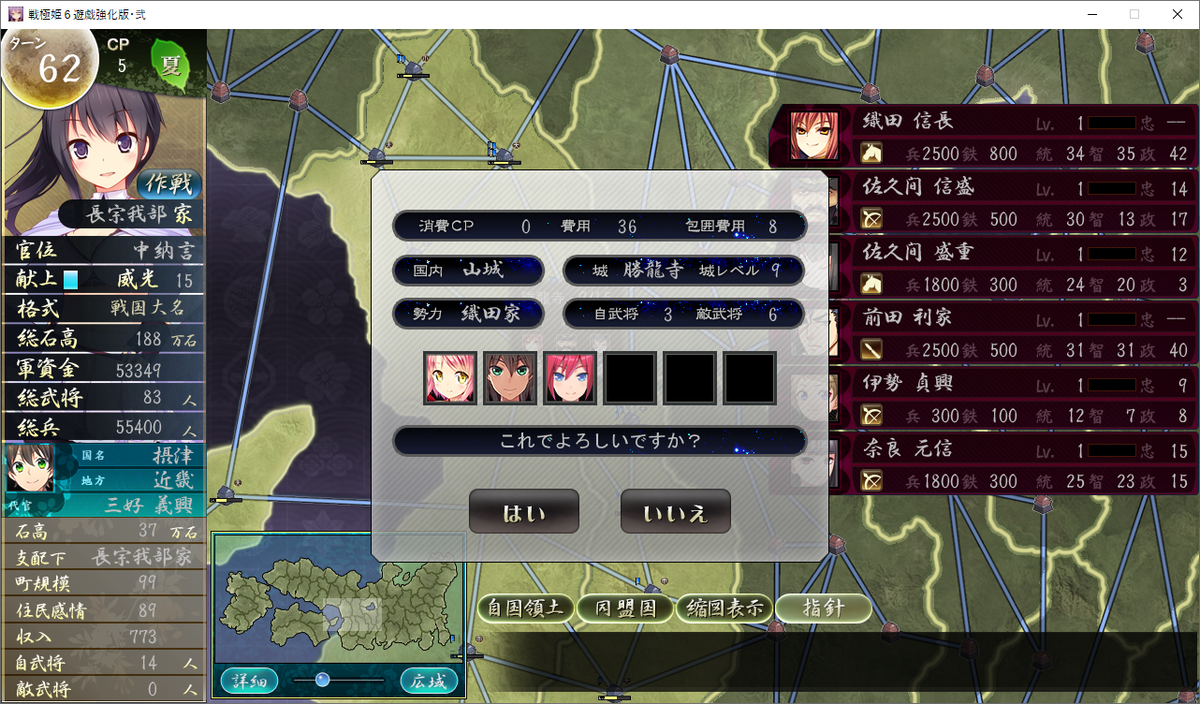Show allied nations with 同盟国

625,607
